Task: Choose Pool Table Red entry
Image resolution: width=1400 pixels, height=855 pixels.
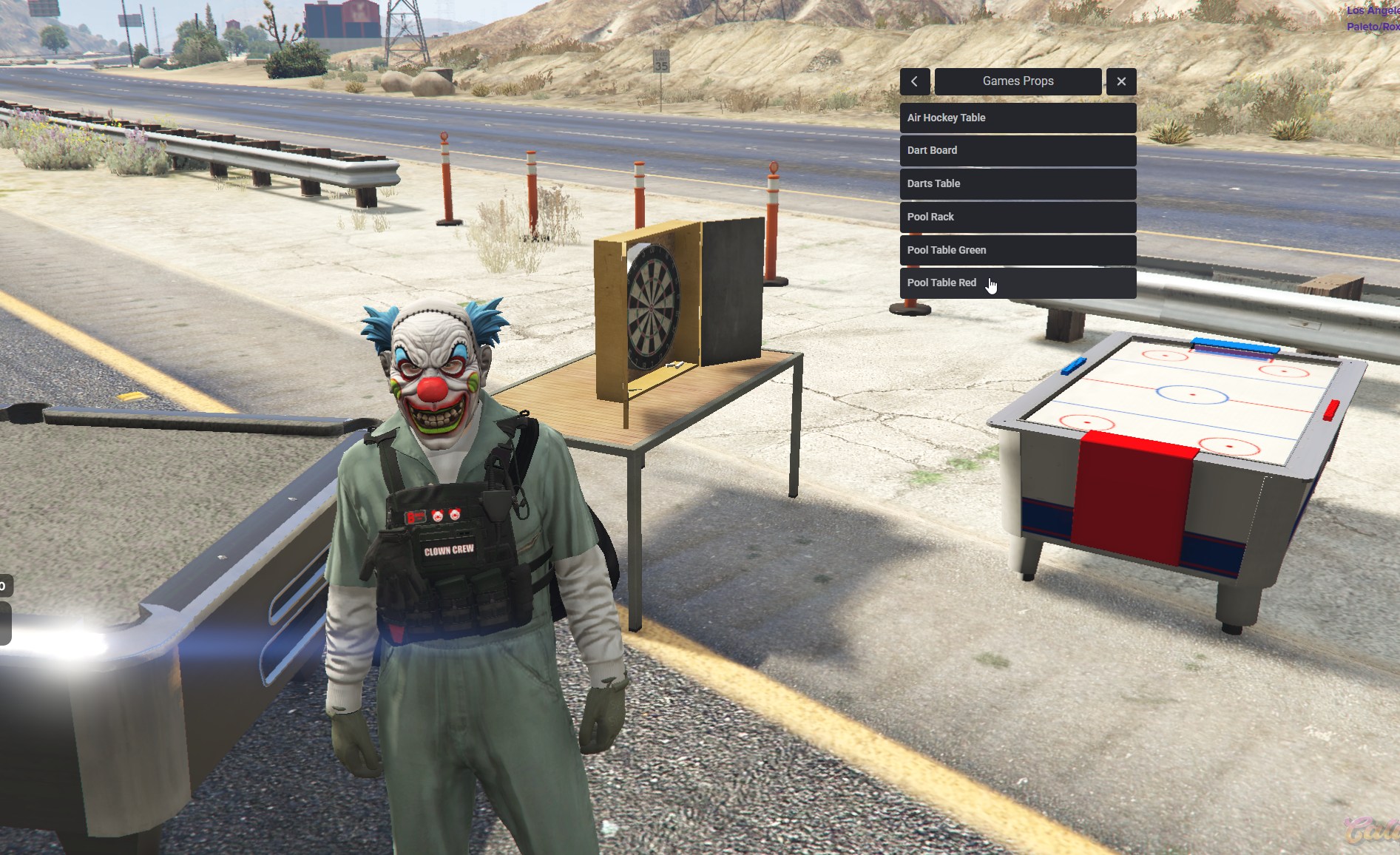Action: 1018,283
